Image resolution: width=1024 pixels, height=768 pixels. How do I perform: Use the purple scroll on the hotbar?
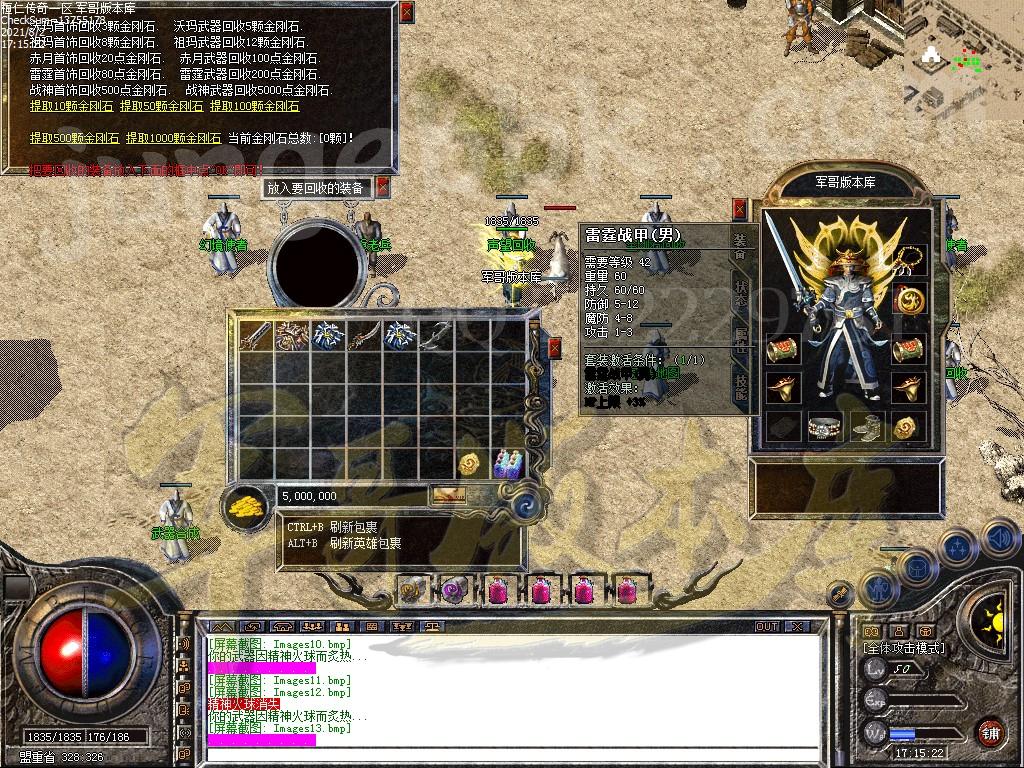click(x=453, y=590)
